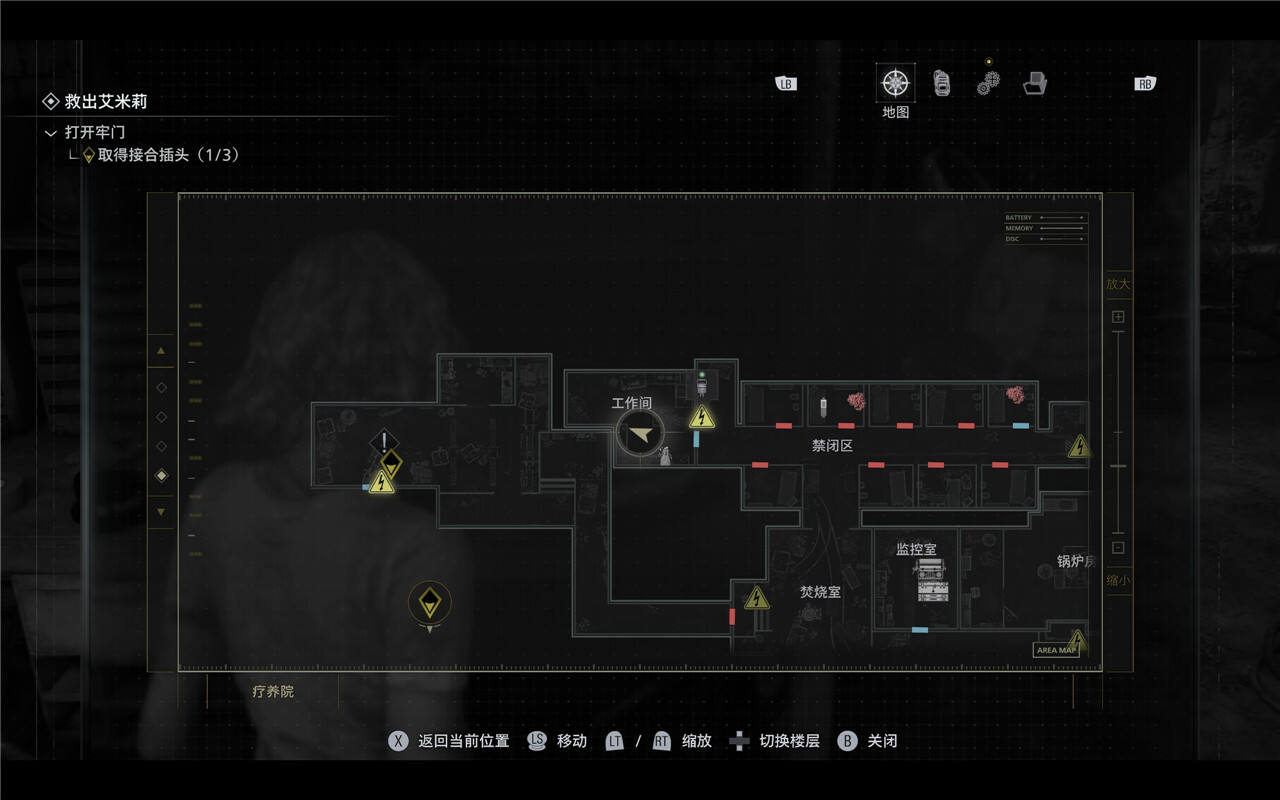Click the fuse box icon above the Workshop
1280x800 pixels.
click(x=702, y=383)
